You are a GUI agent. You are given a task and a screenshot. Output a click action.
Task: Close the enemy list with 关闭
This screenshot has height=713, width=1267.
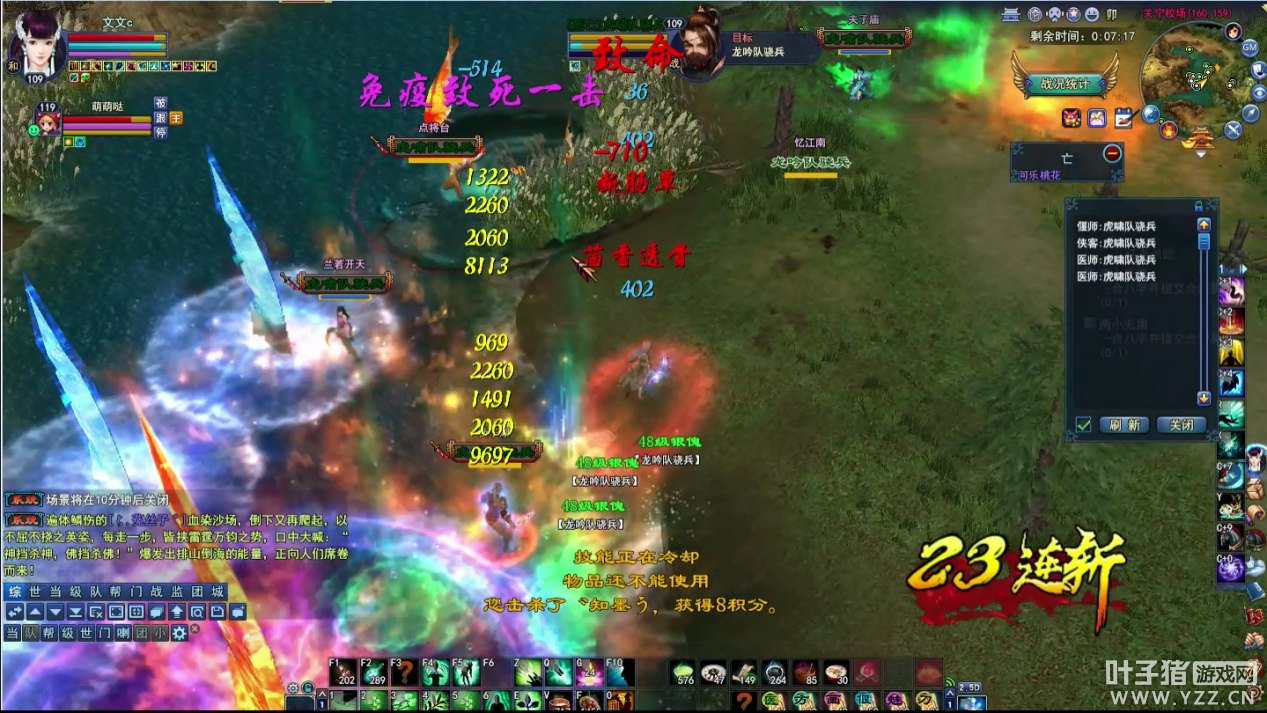tap(1181, 424)
